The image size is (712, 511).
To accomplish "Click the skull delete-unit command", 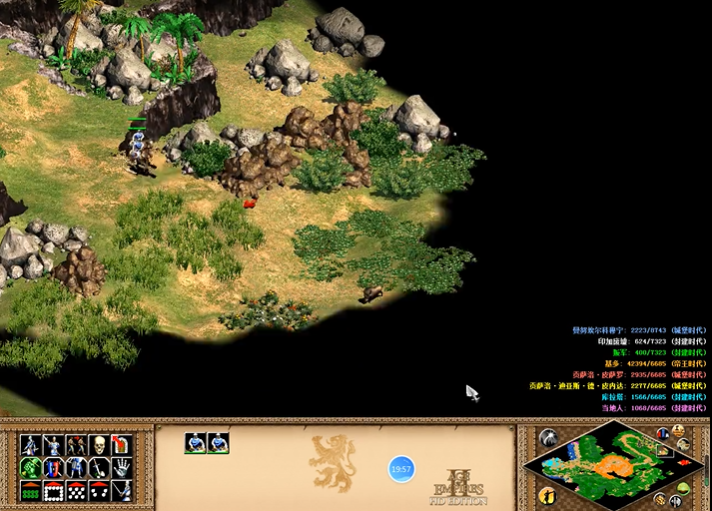I will (99, 445).
